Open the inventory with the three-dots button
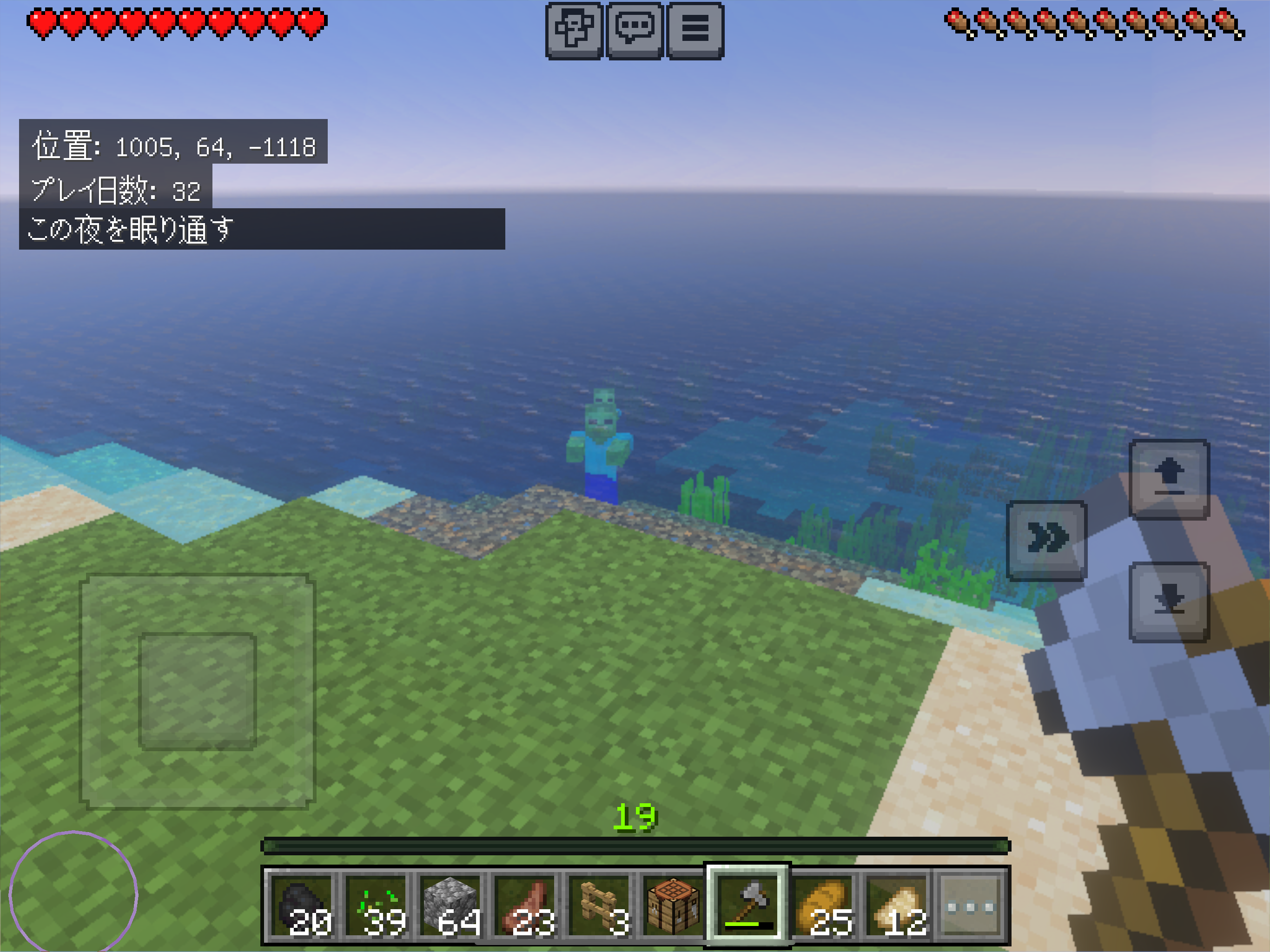This screenshot has width=1270, height=952. tap(970, 906)
